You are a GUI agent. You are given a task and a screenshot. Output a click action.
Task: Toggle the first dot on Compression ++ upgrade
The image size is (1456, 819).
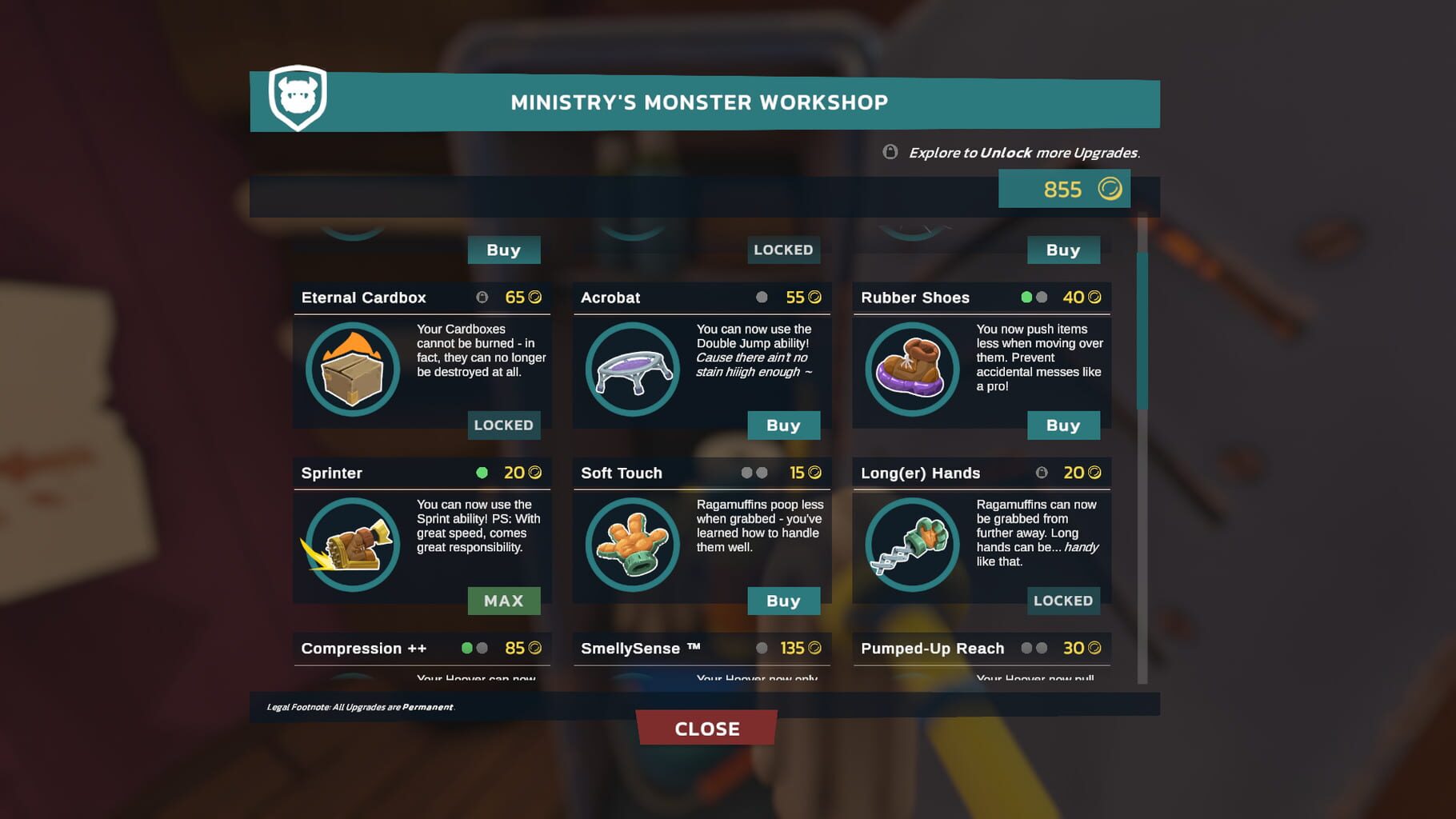pyautogui.click(x=468, y=648)
